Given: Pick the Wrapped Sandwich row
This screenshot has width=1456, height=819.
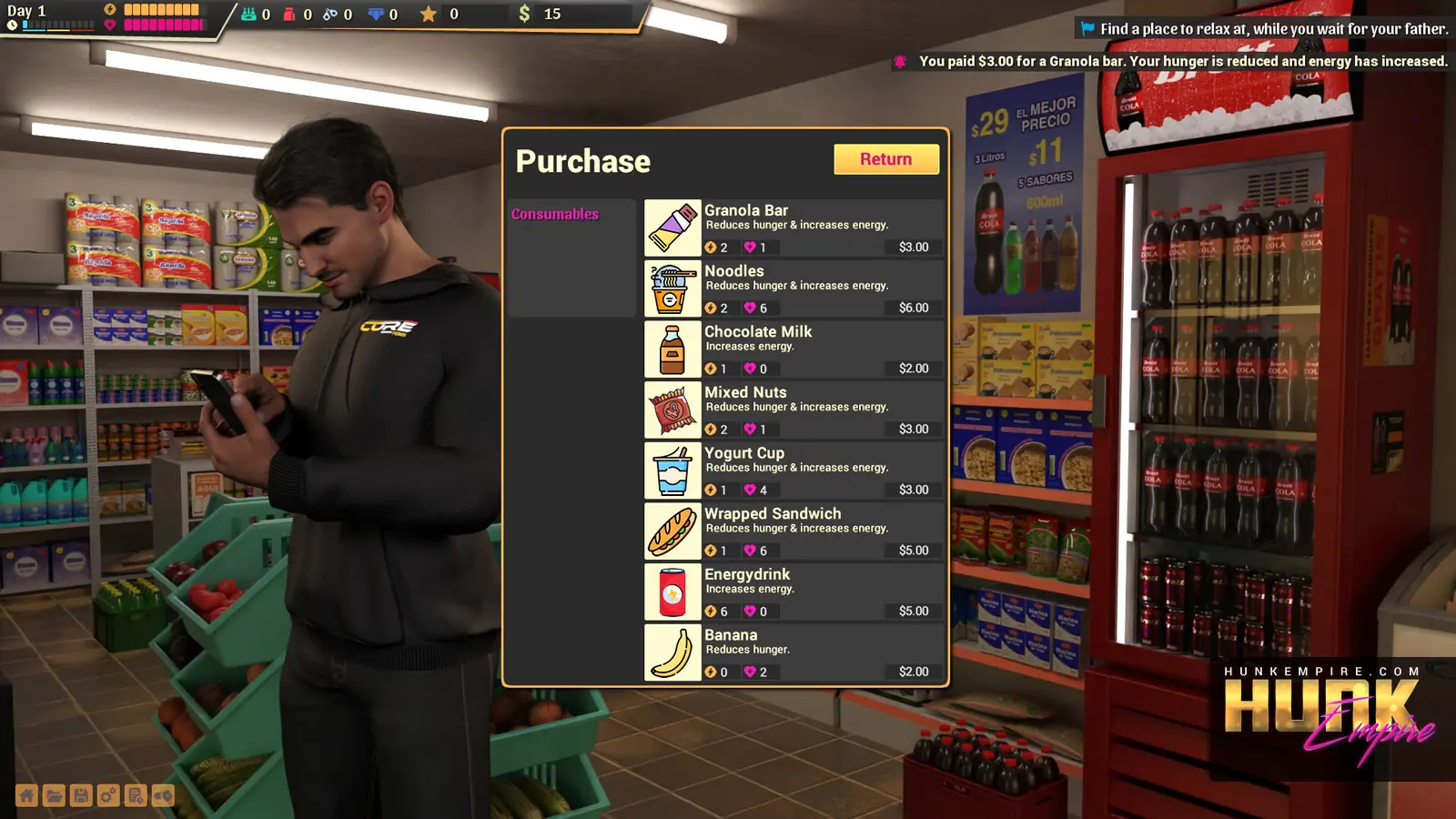Looking at the screenshot, I should (793, 531).
